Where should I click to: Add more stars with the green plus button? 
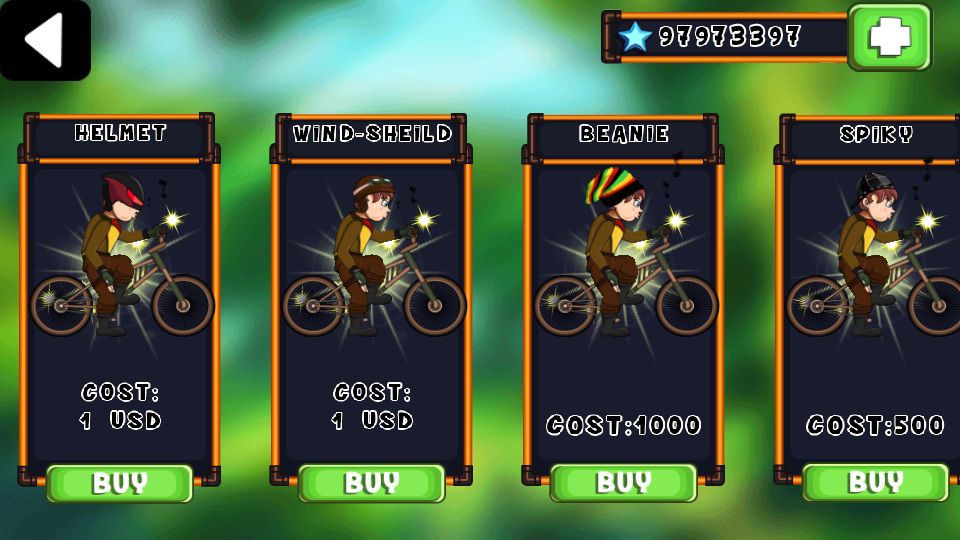point(889,37)
